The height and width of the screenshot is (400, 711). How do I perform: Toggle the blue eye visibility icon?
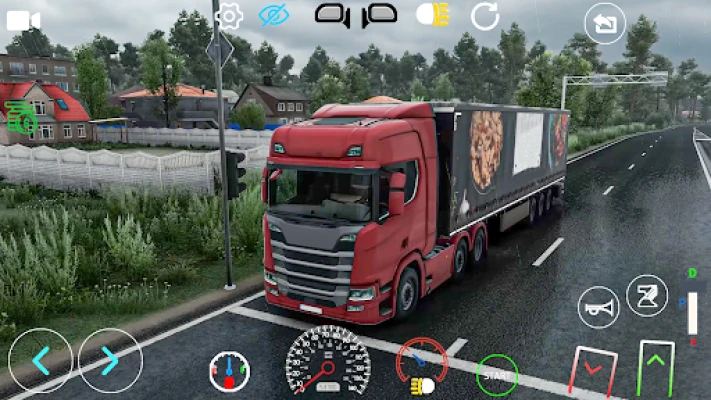click(x=273, y=15)
